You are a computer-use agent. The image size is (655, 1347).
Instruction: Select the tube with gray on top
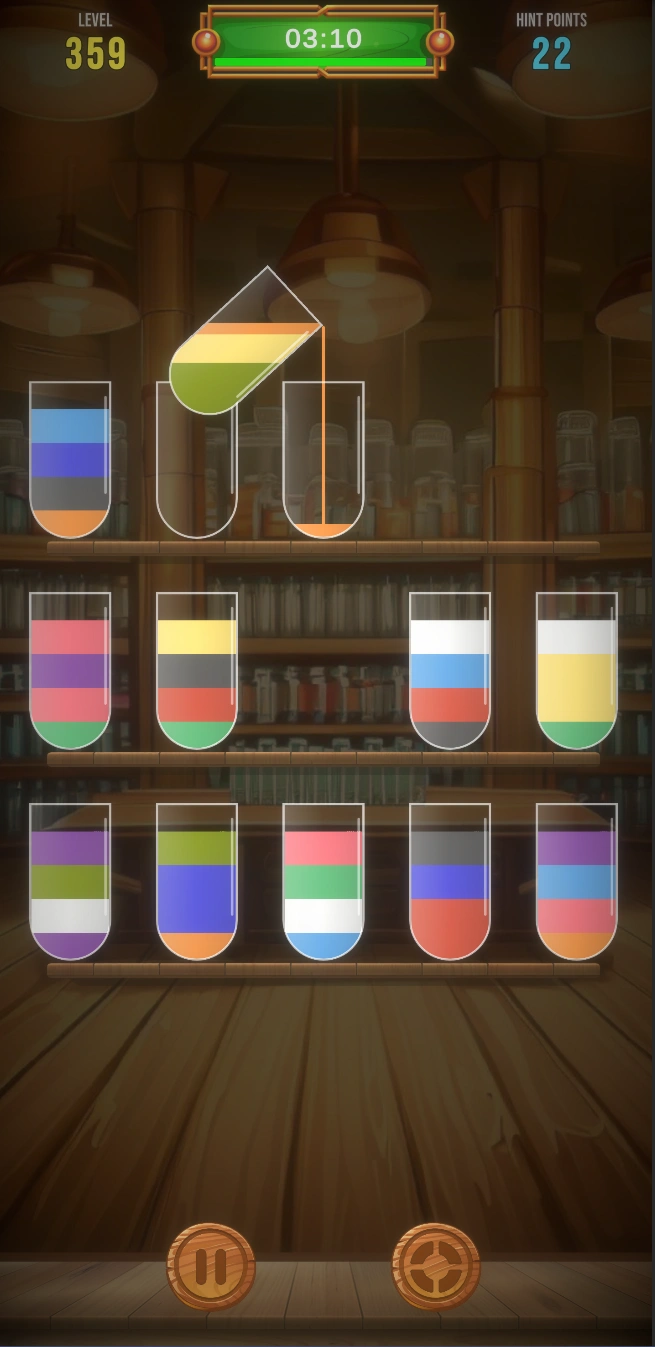coord(450,881)
